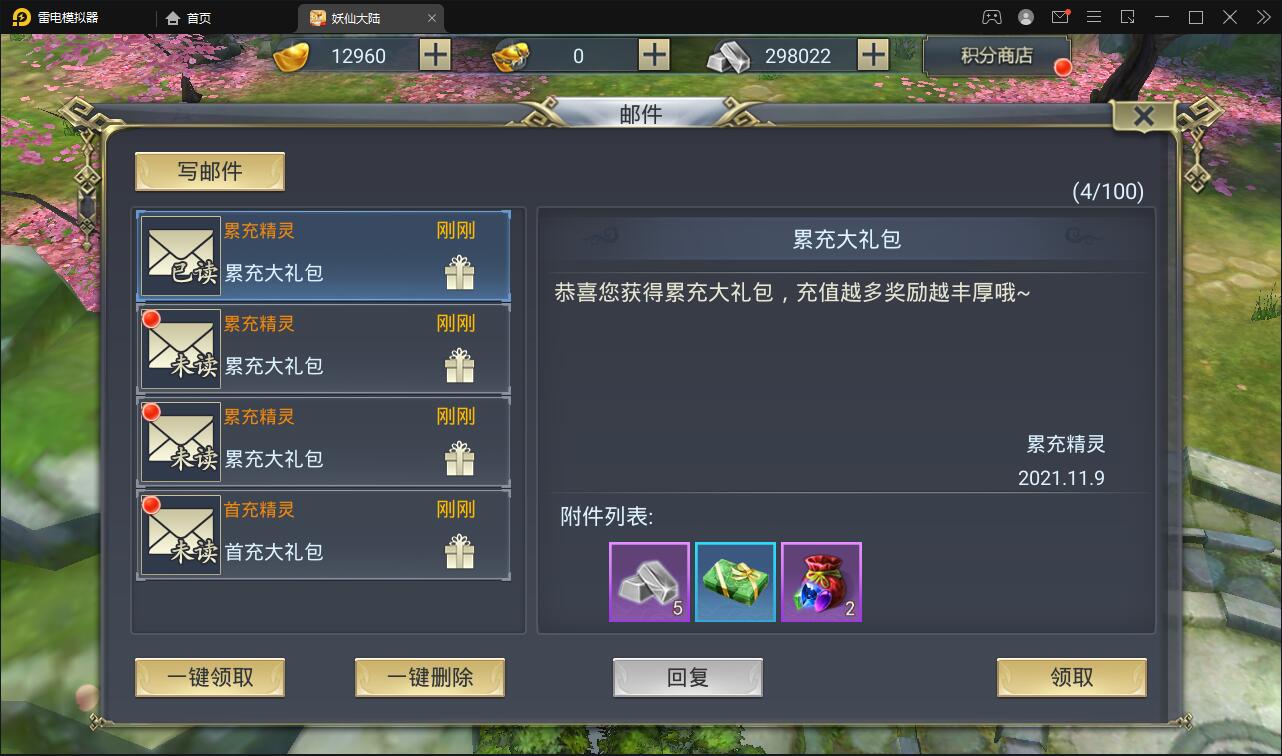Open the 写邮件 compose mail button
1282x756 pixels.
[208, 171]
